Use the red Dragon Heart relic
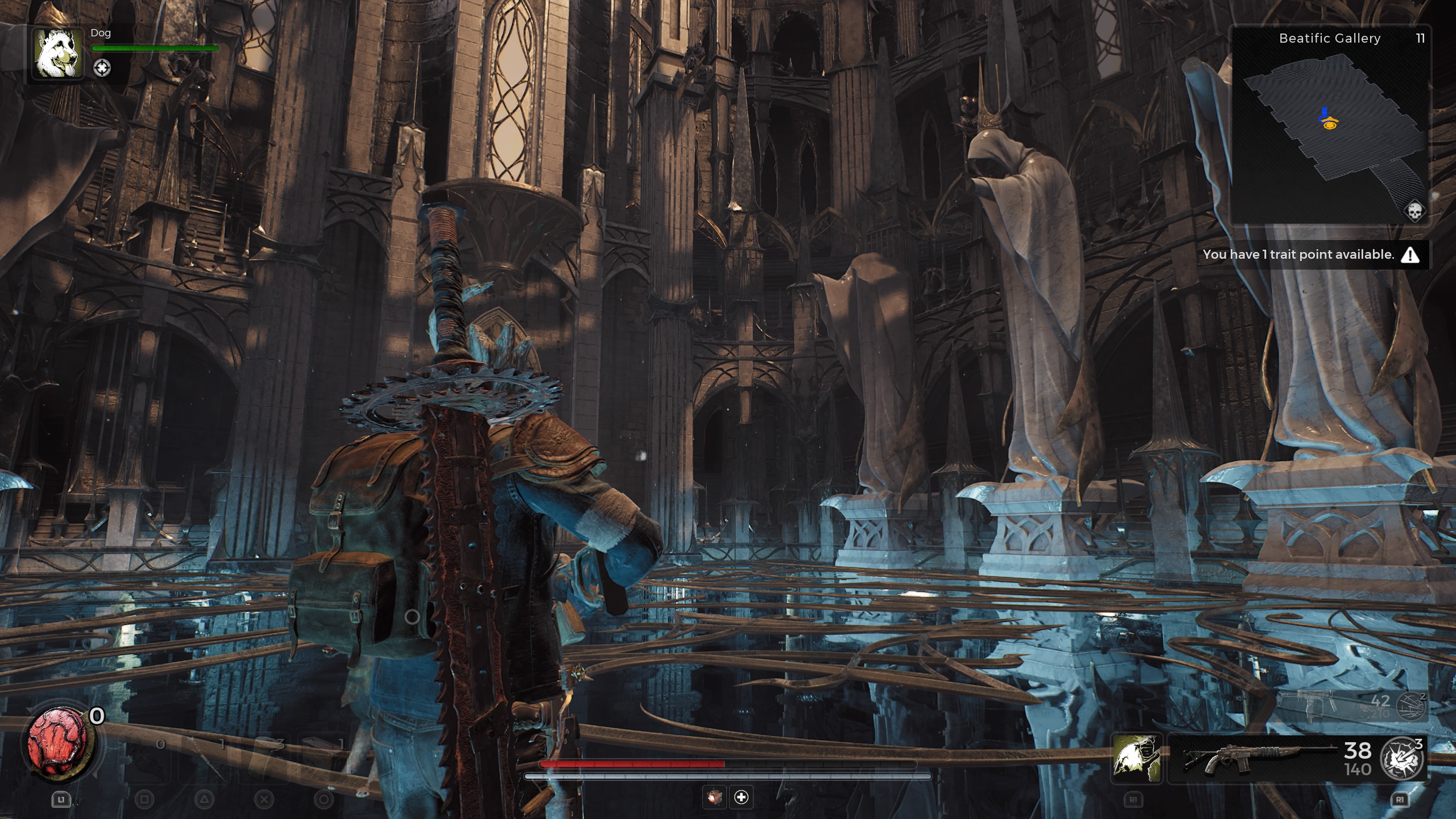This screenshot has height=819, width=1456. [x=58, y=741]
